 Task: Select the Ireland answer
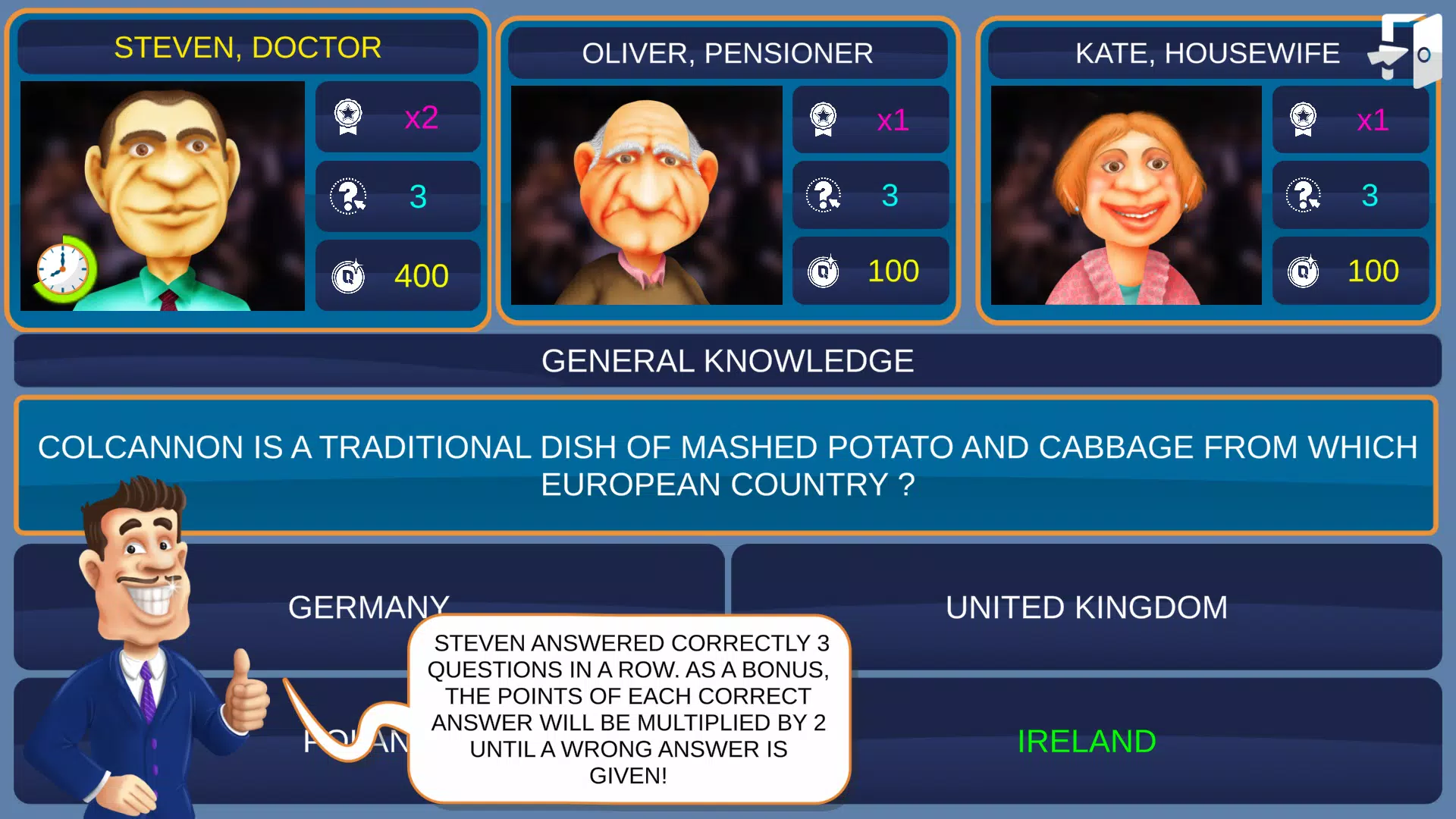[x=1088, y=741]
